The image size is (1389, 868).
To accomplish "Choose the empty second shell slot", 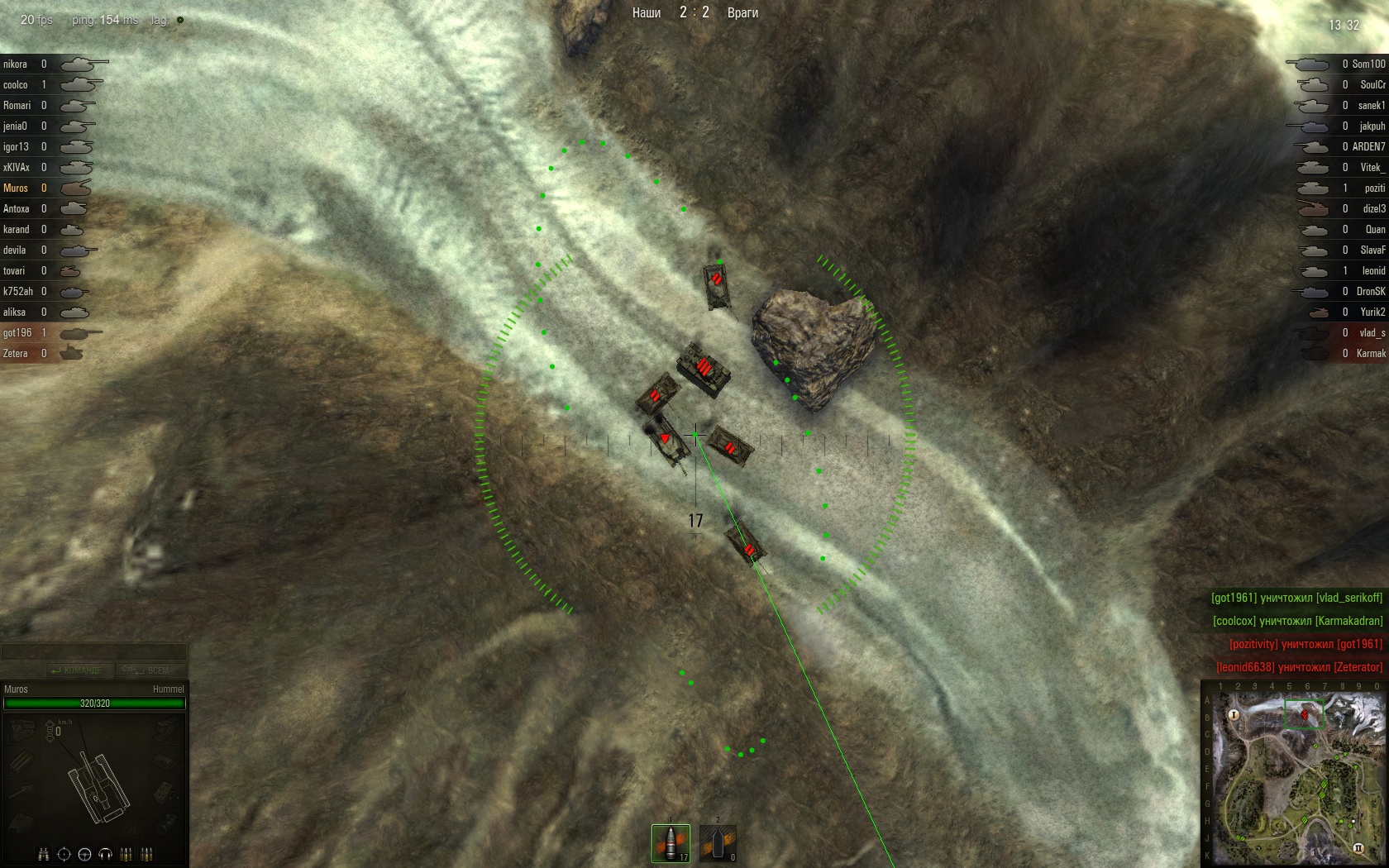I will point(717,842).
